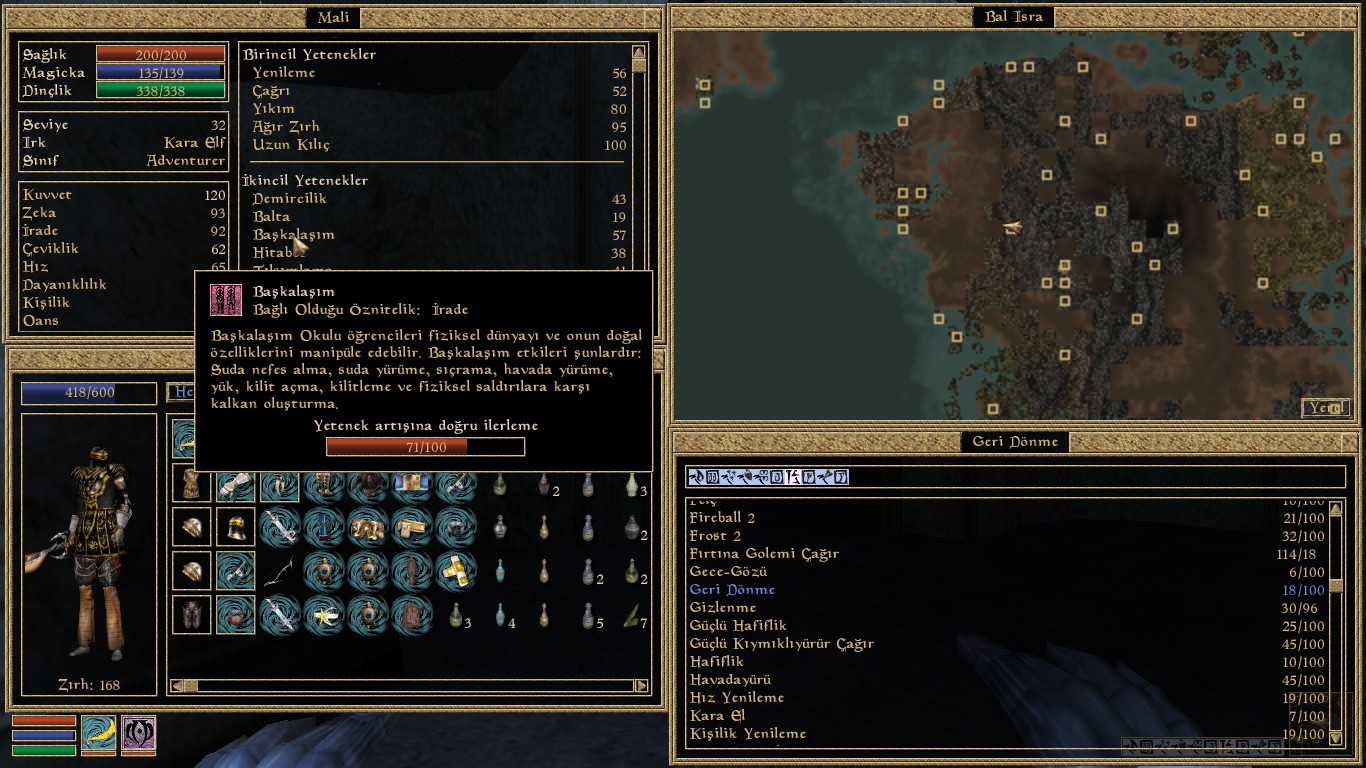Pick the Gece-Gözü spell

click(x=728, y=572)
